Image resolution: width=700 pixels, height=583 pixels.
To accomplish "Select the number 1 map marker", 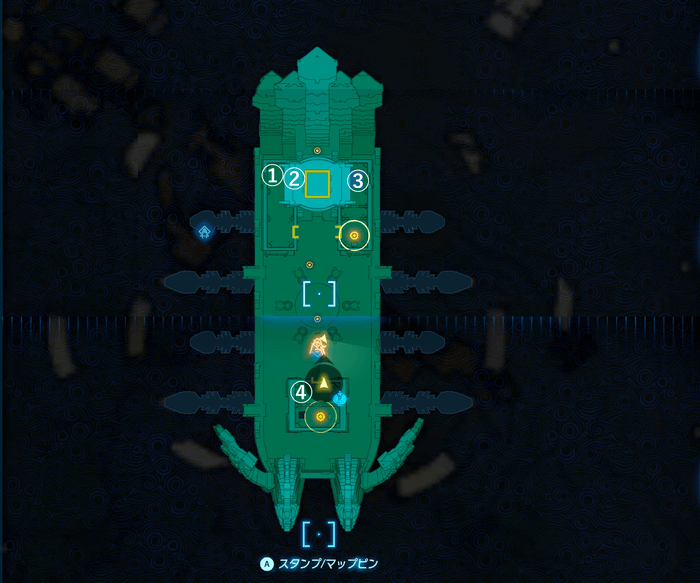I will (x=272, y=175).
